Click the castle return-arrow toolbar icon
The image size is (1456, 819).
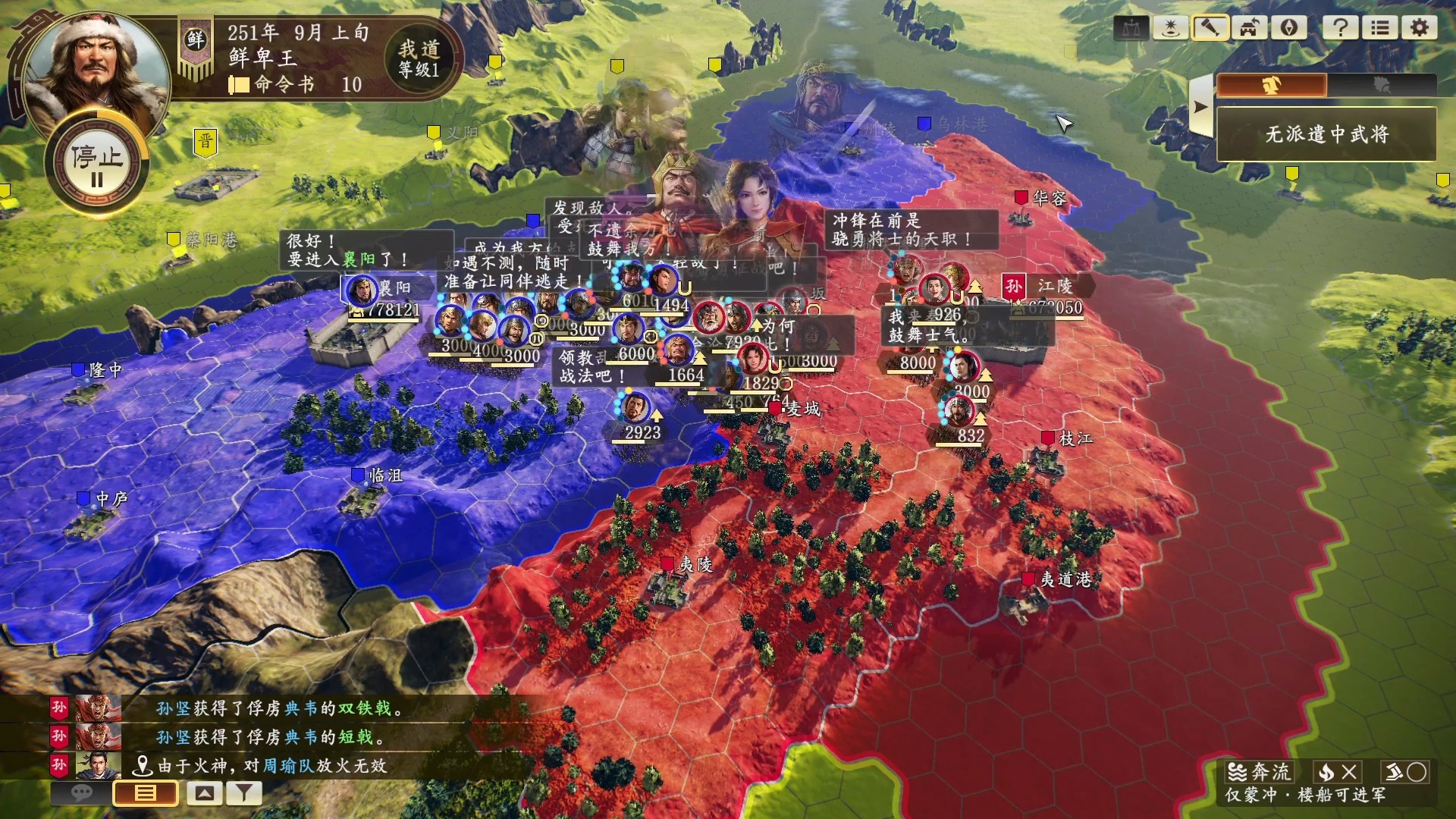(x=1250, y=28)
